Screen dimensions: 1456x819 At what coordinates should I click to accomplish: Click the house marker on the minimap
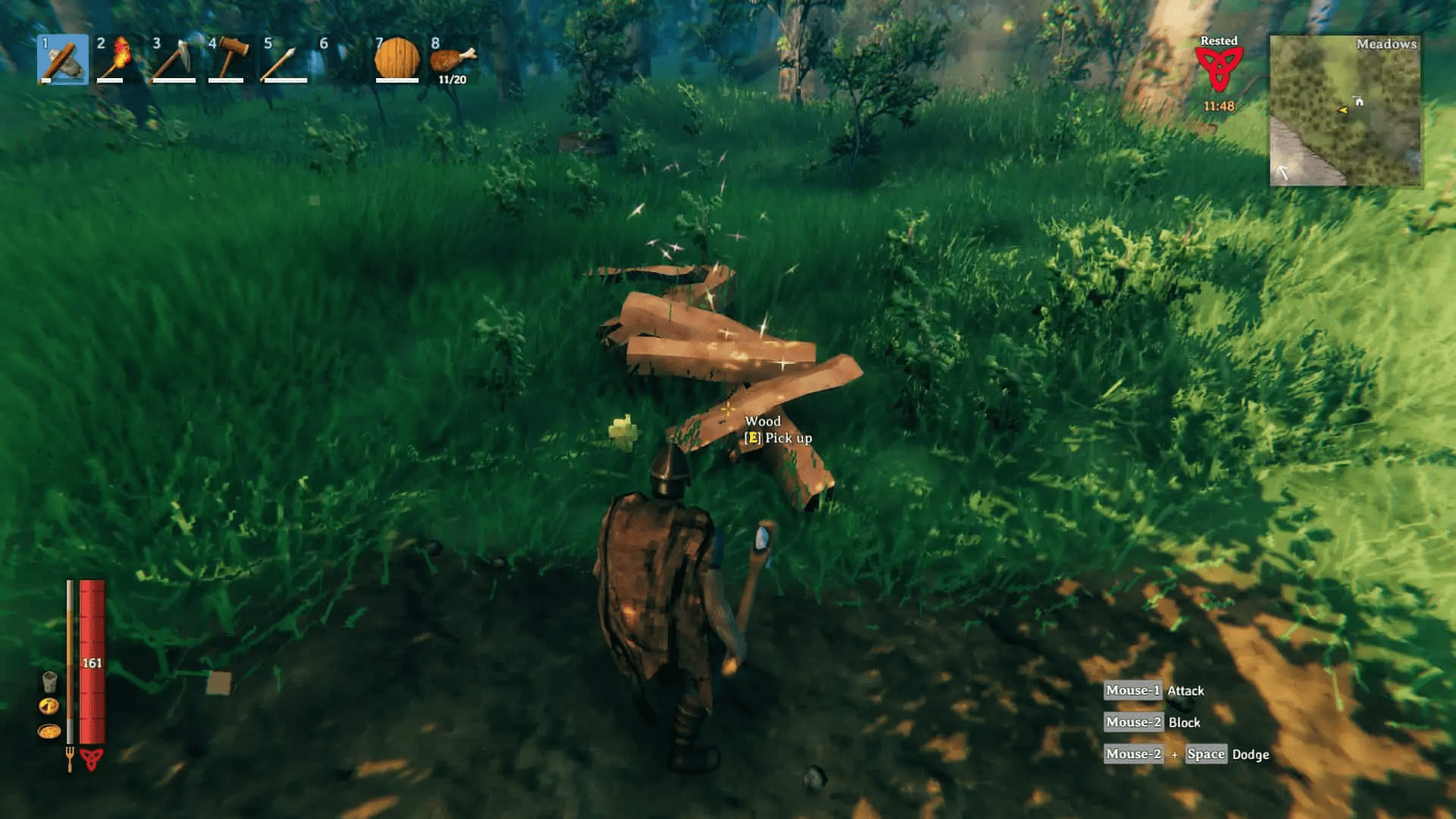click(x=1359, y=101)
